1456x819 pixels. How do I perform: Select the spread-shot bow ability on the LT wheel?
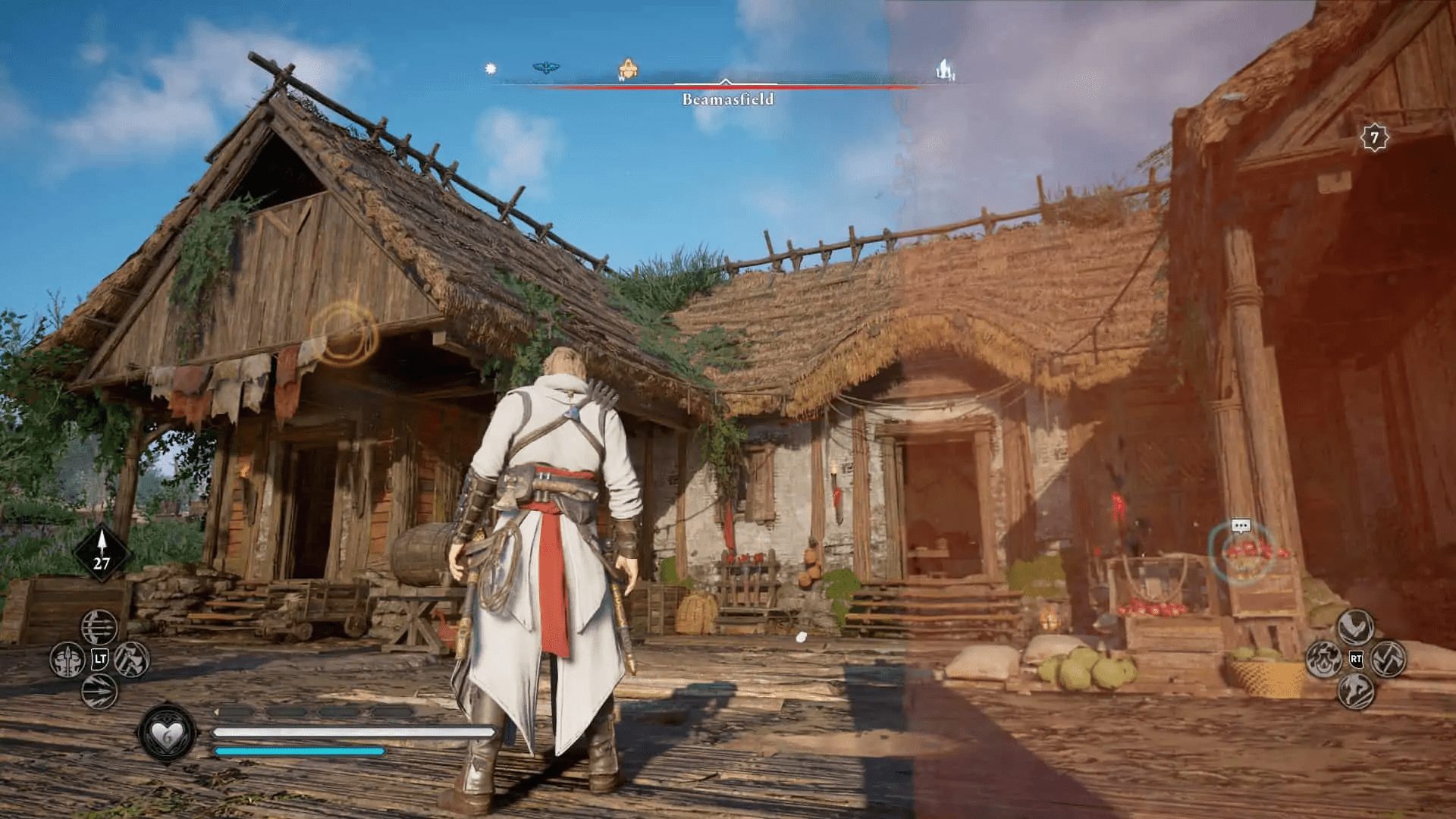[100, 628]
